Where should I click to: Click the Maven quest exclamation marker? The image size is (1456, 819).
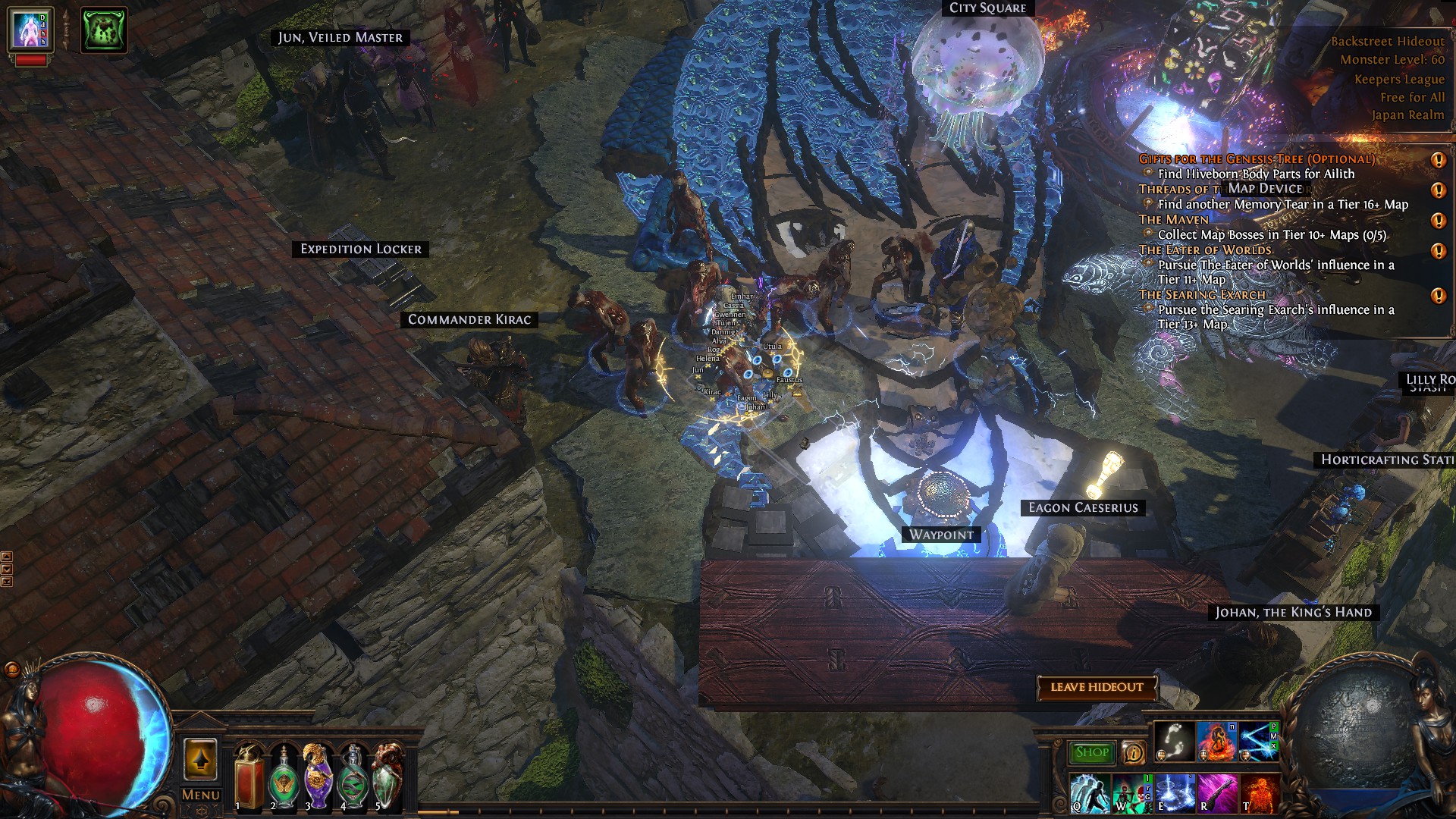click(1438, 221)
